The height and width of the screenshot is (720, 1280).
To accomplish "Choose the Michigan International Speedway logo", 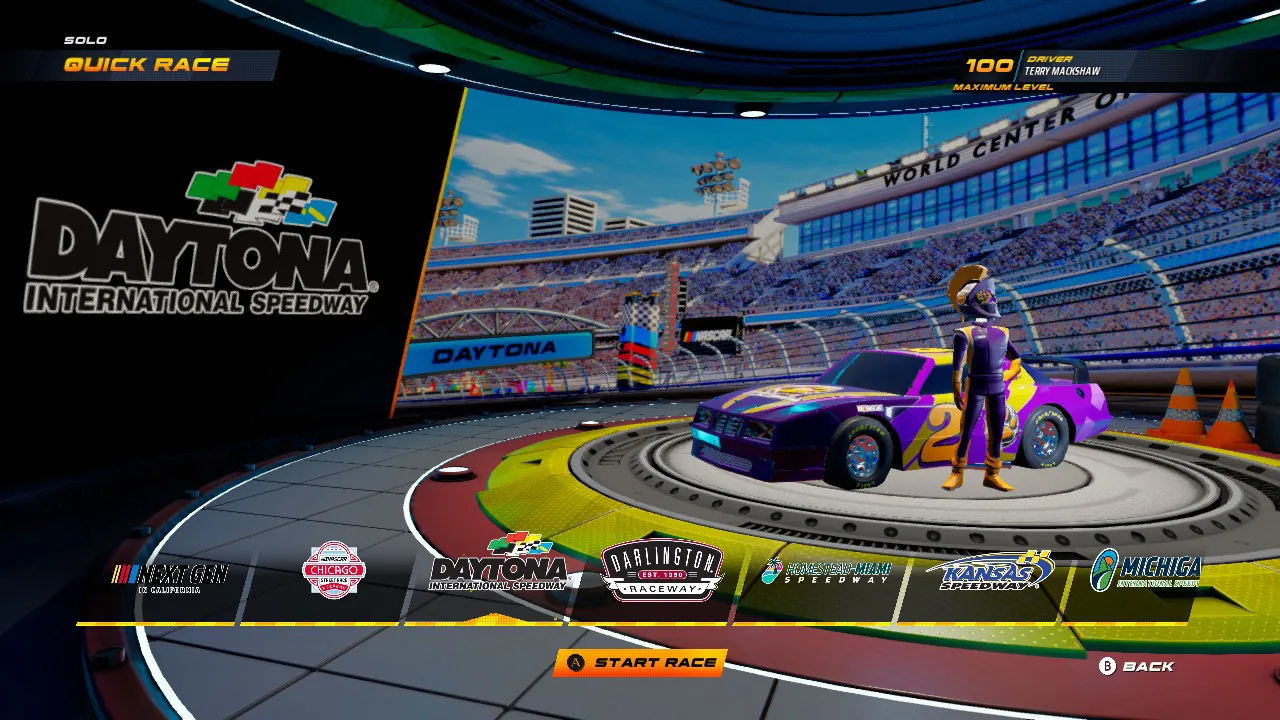I will coord(1146,572).
